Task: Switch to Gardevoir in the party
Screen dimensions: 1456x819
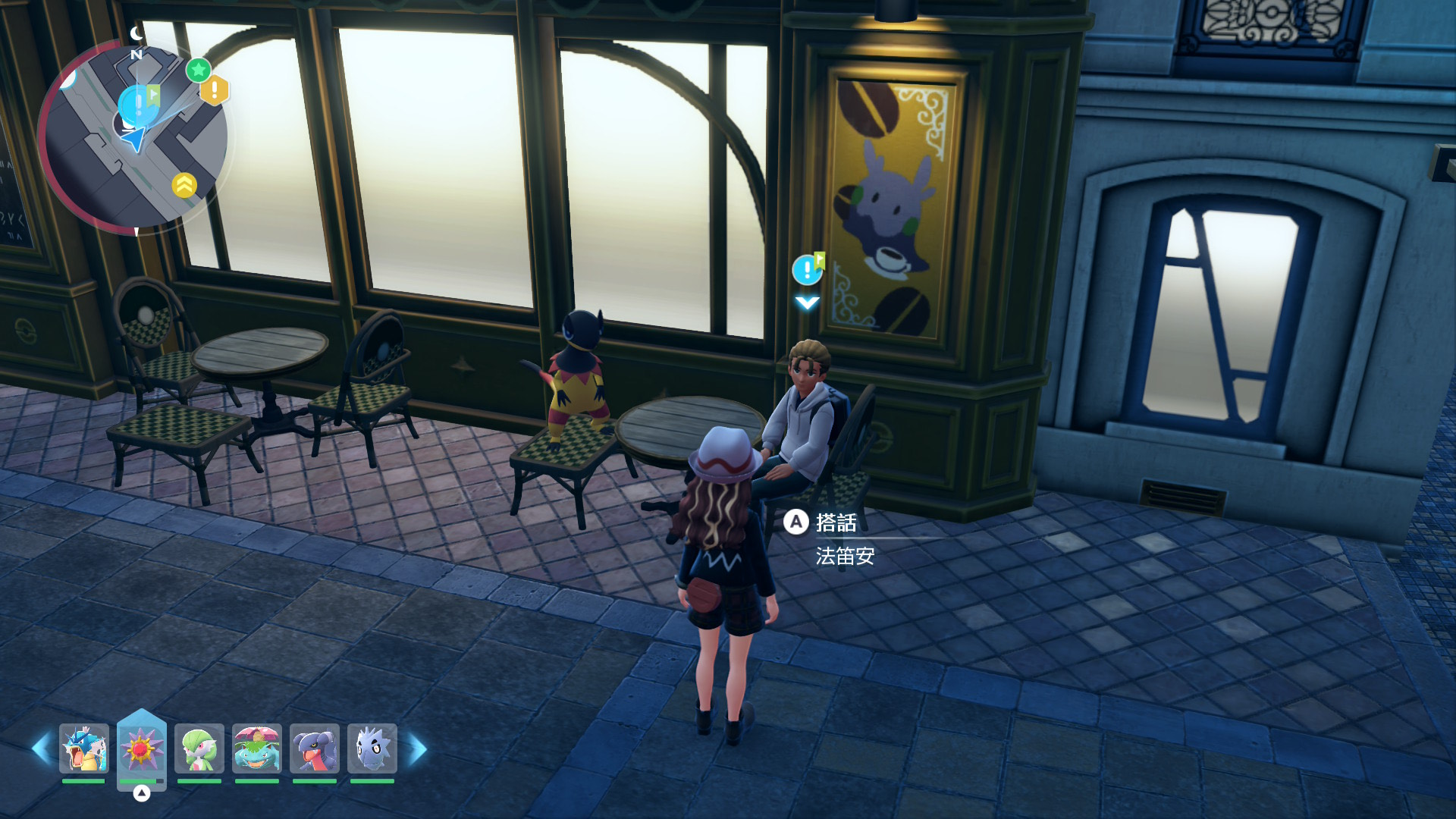Action: click(199, 748)
